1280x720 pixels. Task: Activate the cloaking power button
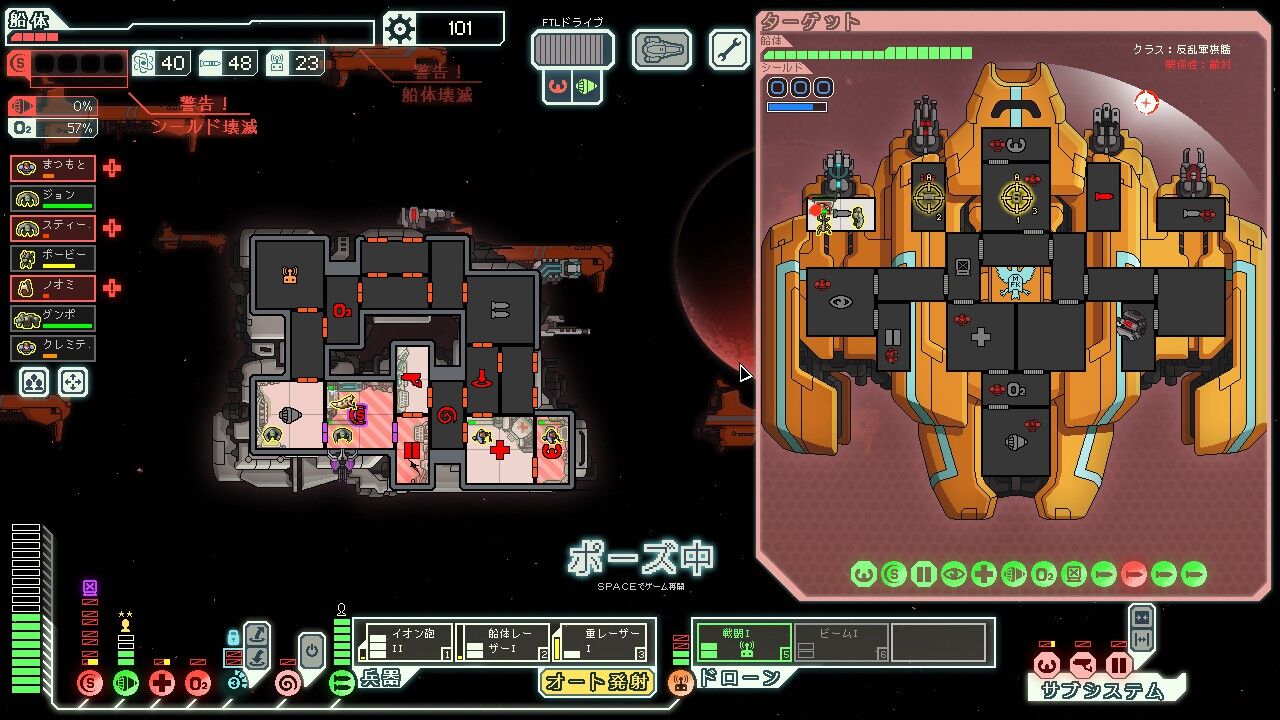click(x=311, y=650)
